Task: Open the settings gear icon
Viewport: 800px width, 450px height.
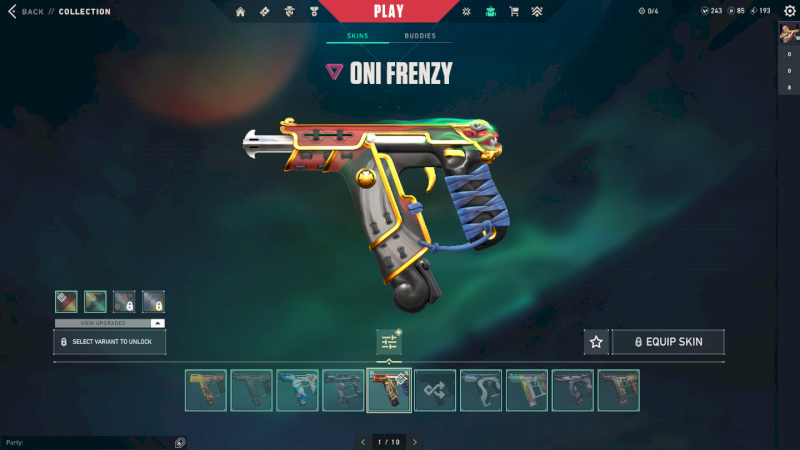Action: pos(789,11)
